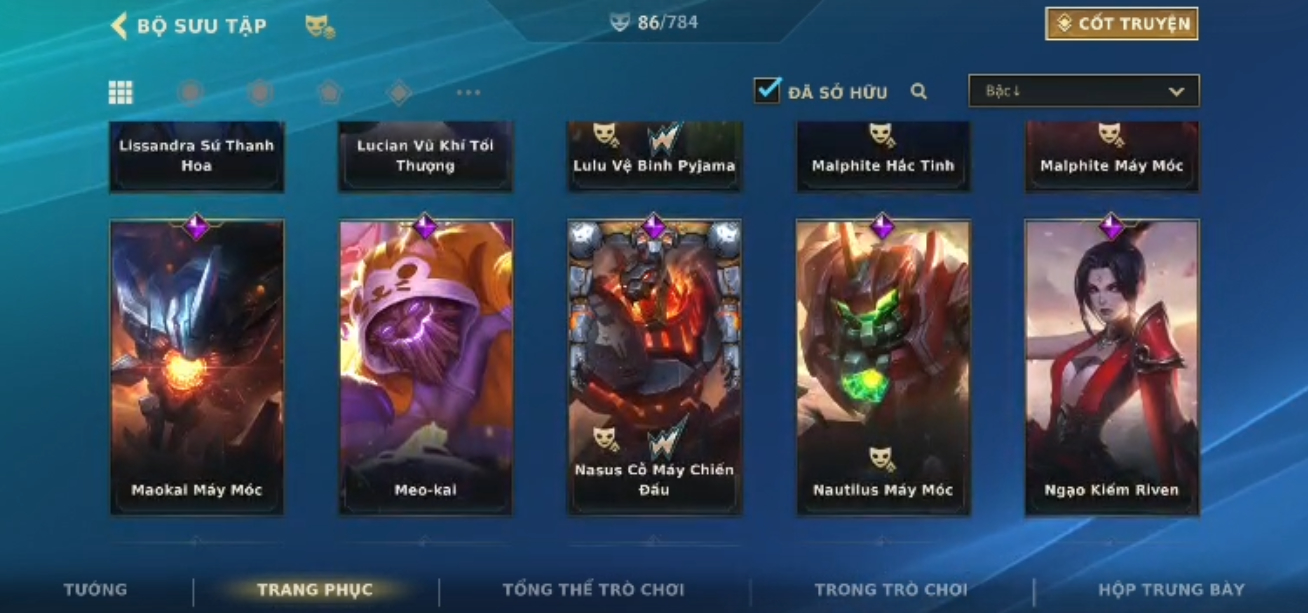The height and width of the screenshot is (613, 1308).
Task: Select the Maokai Máy Móc skin card
Action: (x=197, y=367)
